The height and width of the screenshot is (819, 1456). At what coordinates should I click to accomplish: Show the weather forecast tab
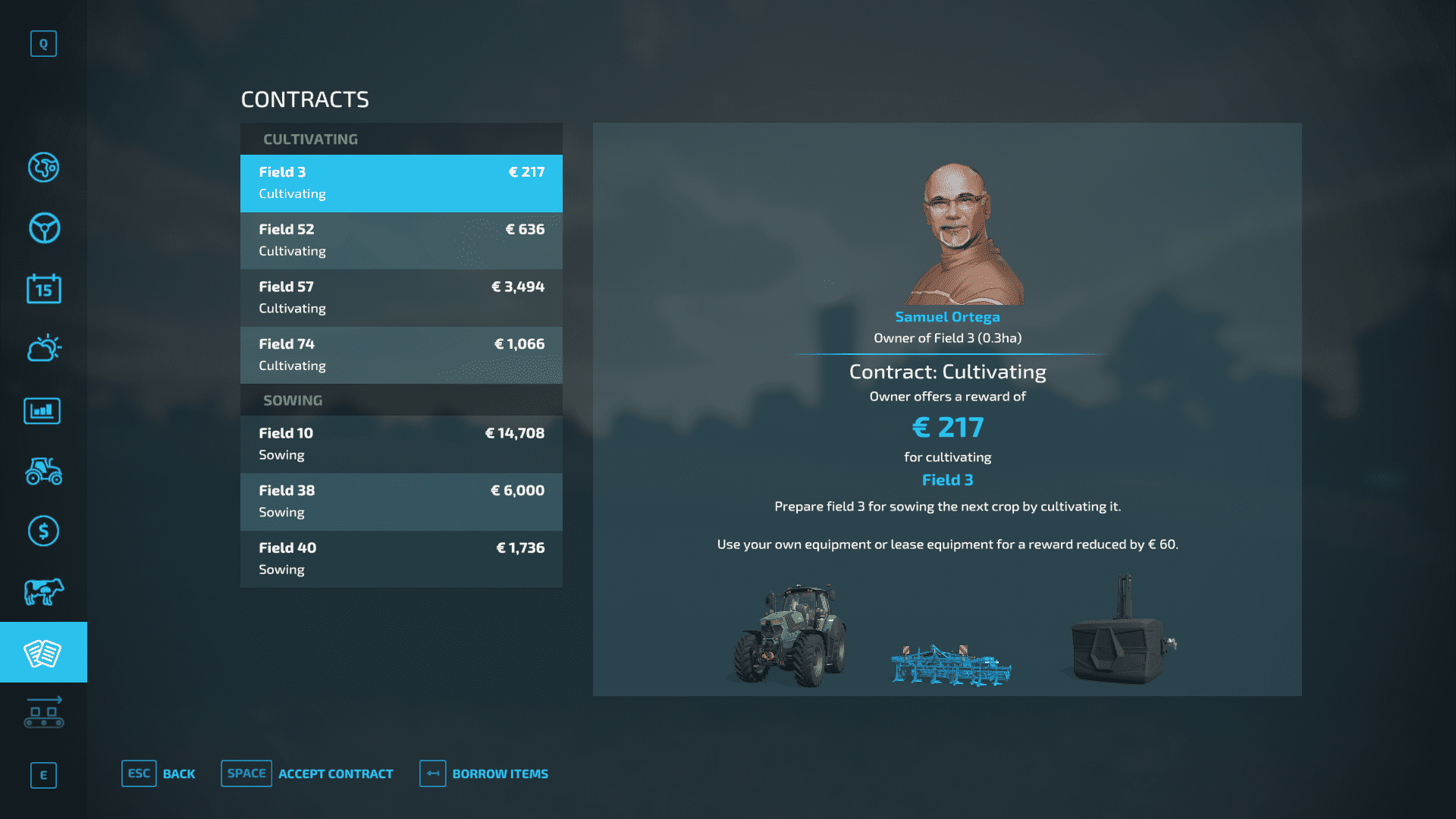[43, 349]
